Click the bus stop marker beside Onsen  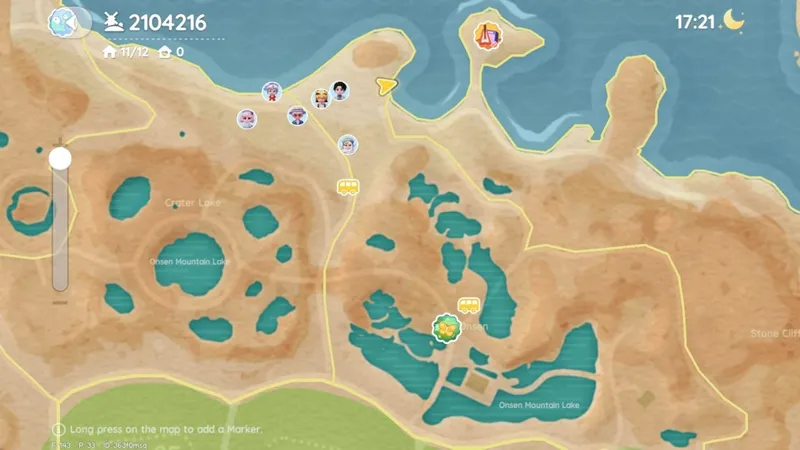point(469,305)
